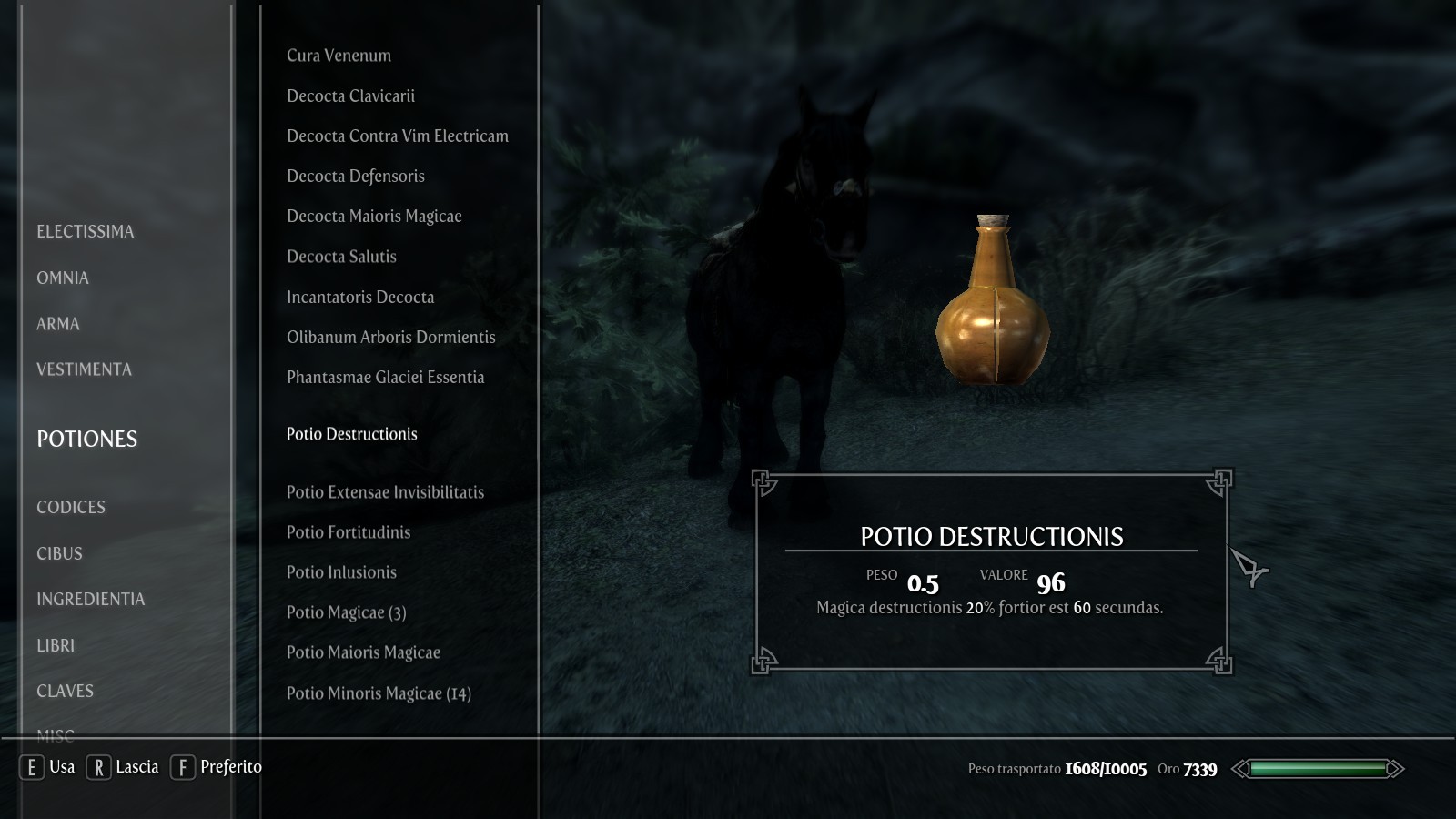This screenshot has height=819, width=1456.
Task: Select Incantatoris Decocta potion
Action: click(x=360, y=298)
